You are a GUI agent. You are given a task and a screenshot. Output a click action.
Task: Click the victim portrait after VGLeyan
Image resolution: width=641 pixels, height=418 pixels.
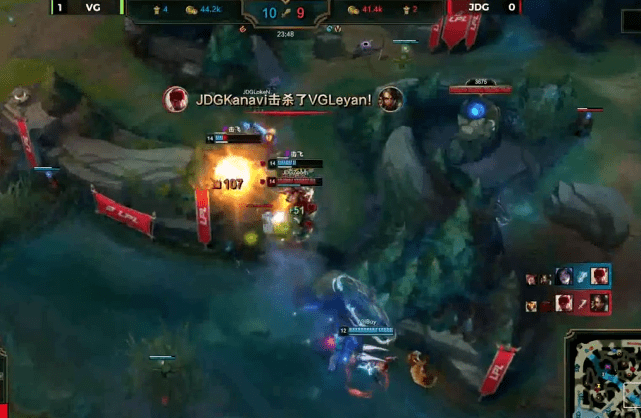(390, 99)
